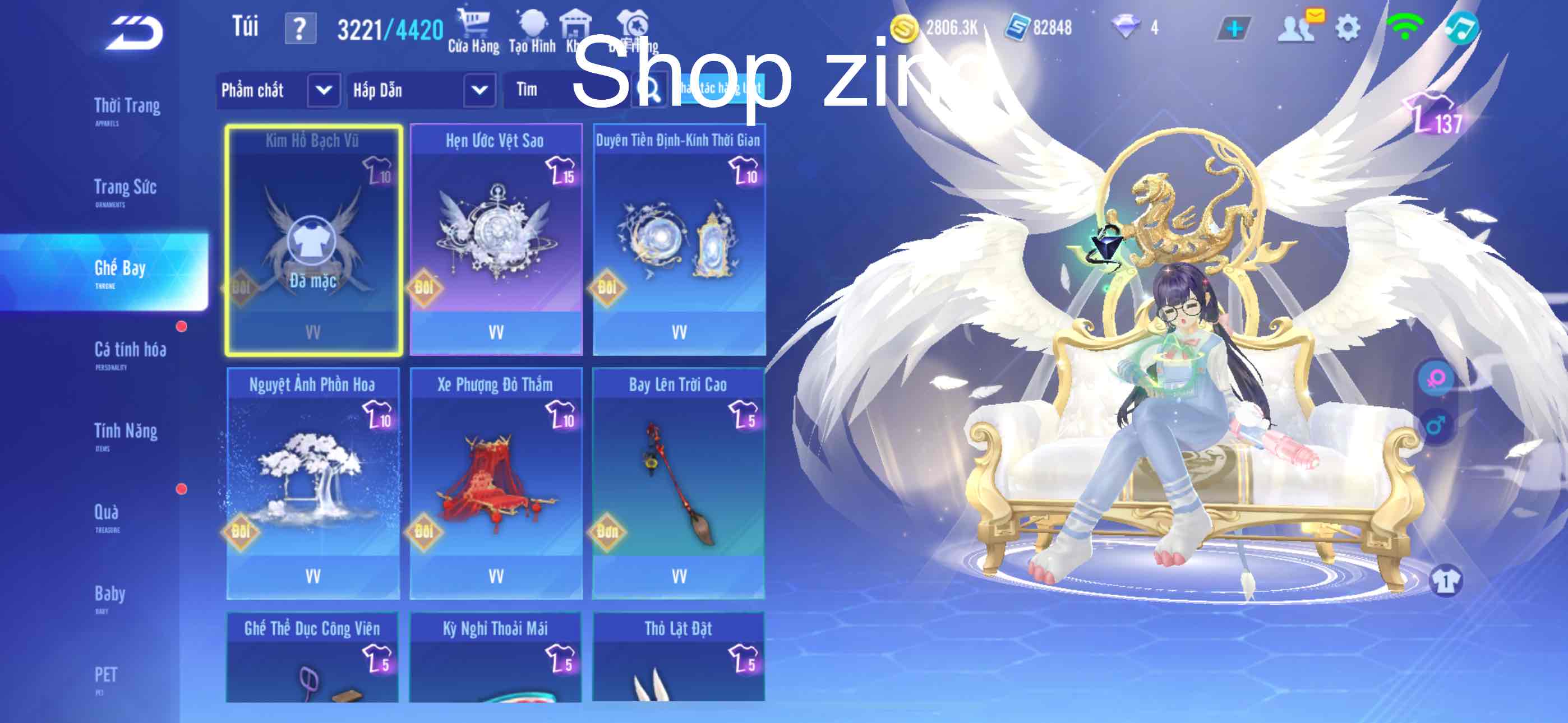Viewport: 1568px width, 723px height.
Task: Click the search magnifier icon
Action: click(649, 91)
